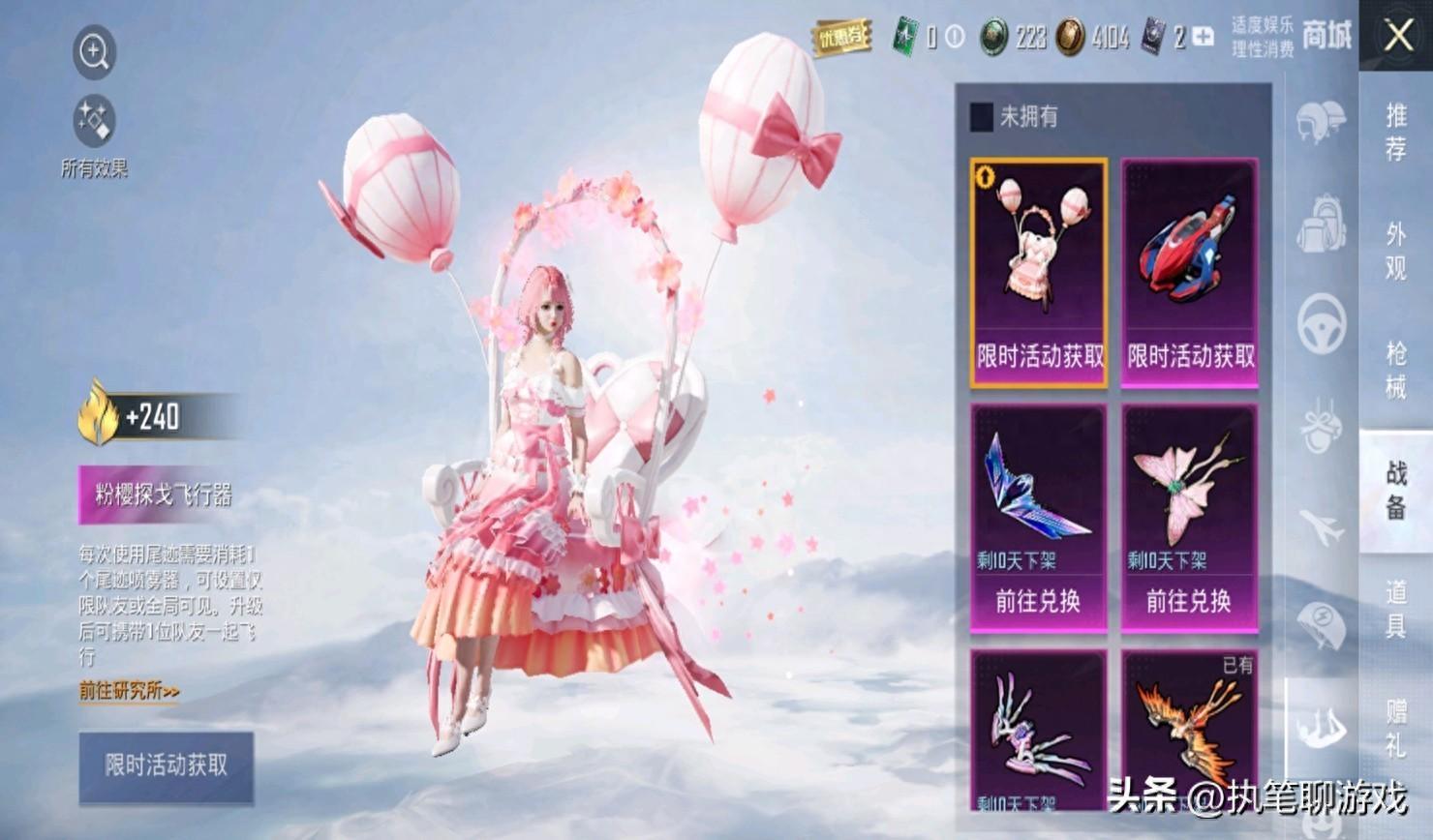This screenshot has width=1433, height=840.
Task: Open the 优惠券 coupon ticket
Action: (x=840, y=38)
